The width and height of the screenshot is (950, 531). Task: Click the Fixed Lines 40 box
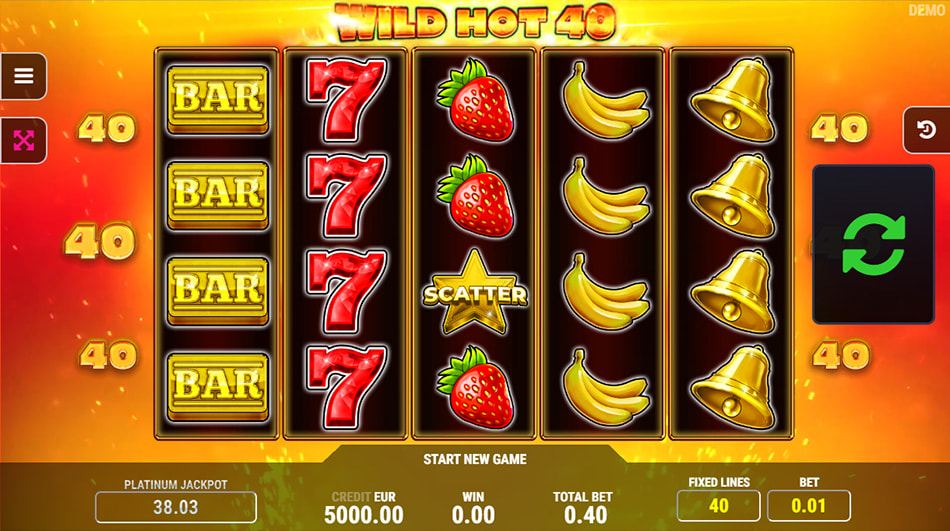click(718, 505)
